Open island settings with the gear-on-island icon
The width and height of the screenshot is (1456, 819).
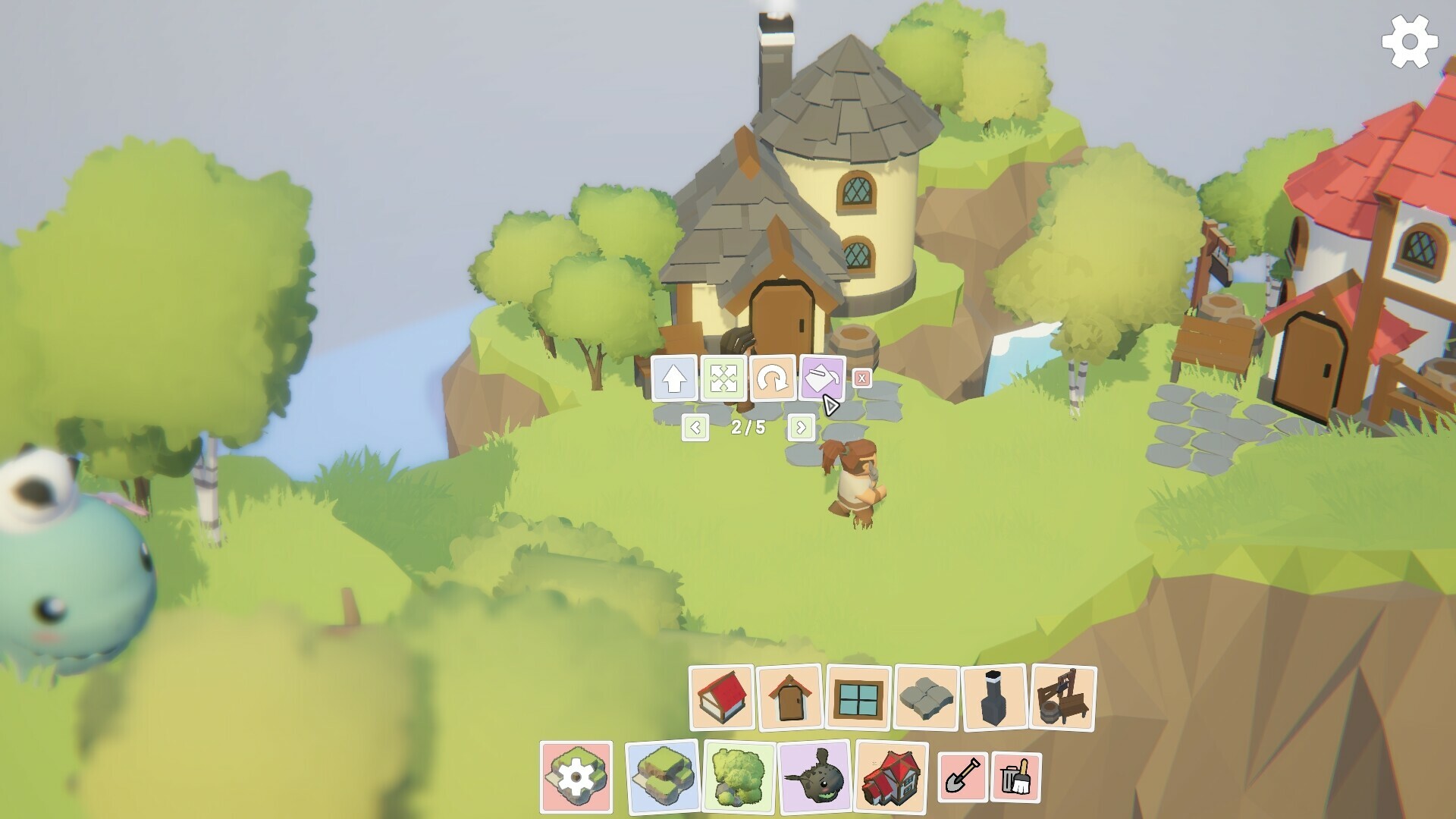click(x=576, y=777)
